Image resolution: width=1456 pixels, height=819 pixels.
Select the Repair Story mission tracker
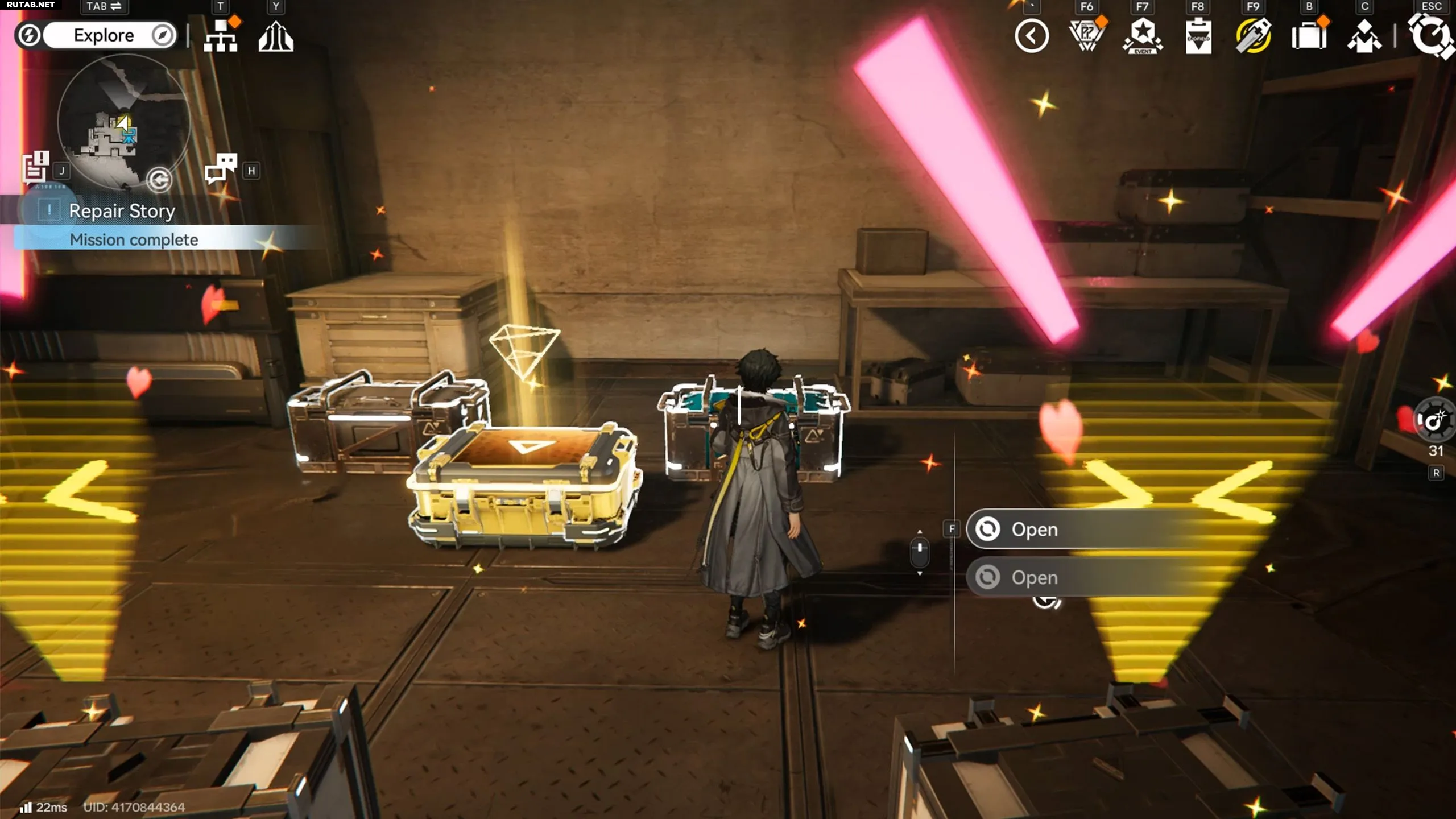coord(122,211)
